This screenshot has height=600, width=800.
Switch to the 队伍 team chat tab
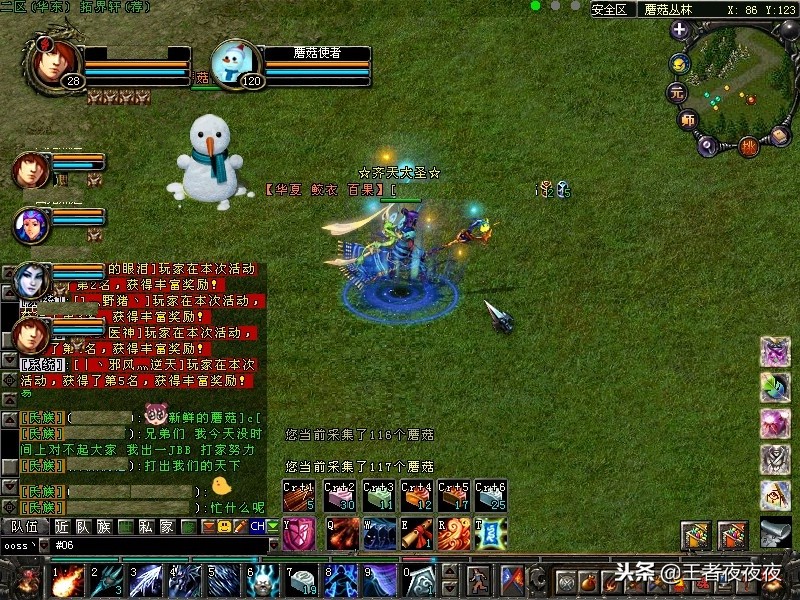pyautogui.click(x=24, y=526)
